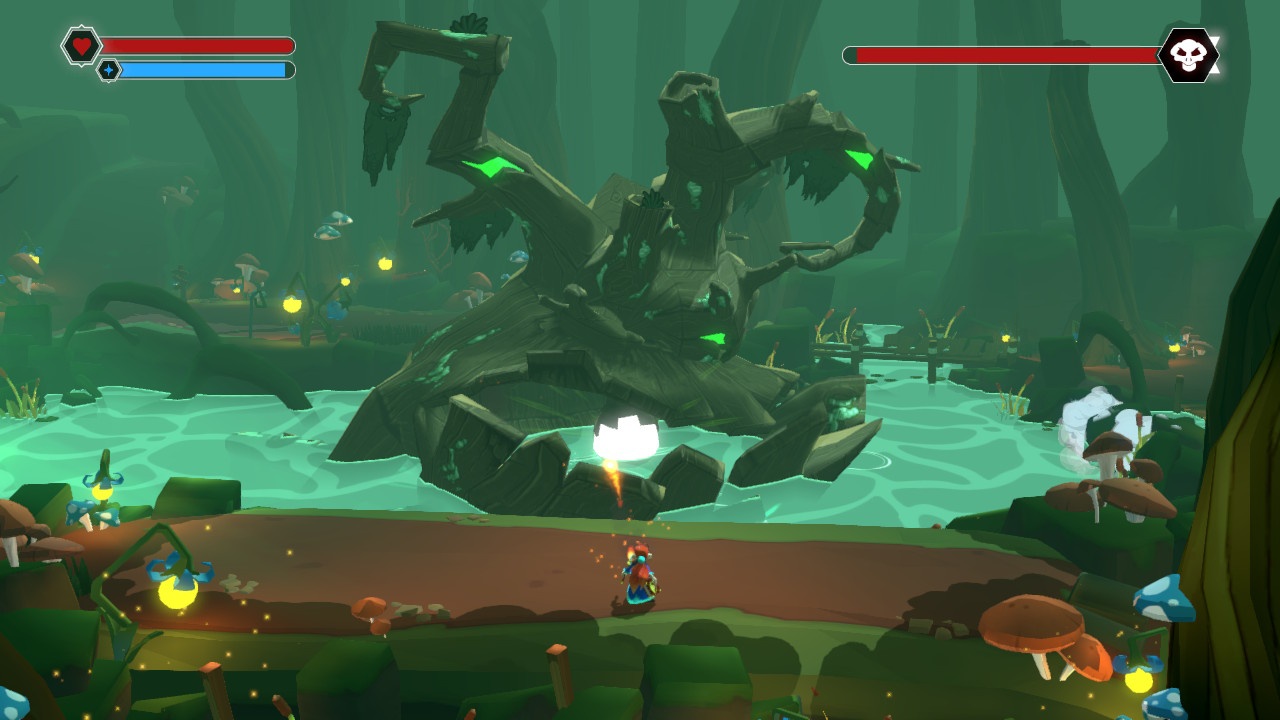The image size is (1280, 720).
Task: Click the red heart health icon
Action: tap(81, 45)
